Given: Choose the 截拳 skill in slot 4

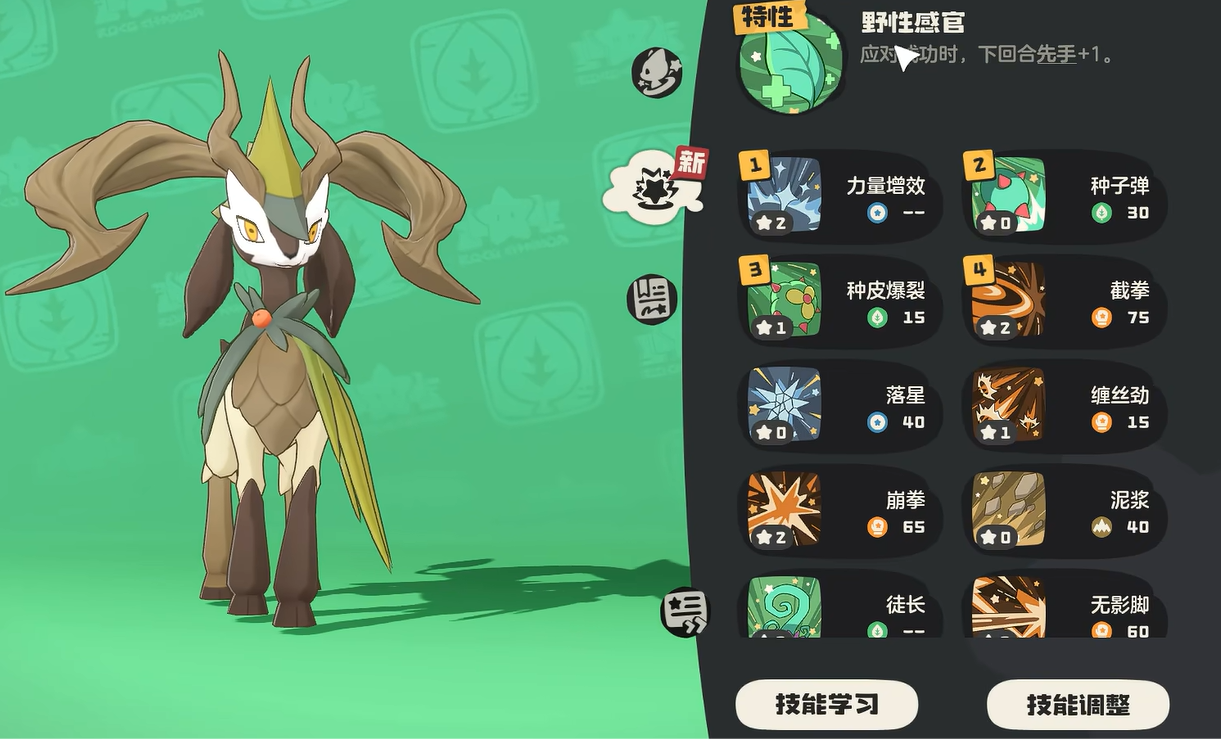Looking at the screenshot, I should tap(1064, 301).
